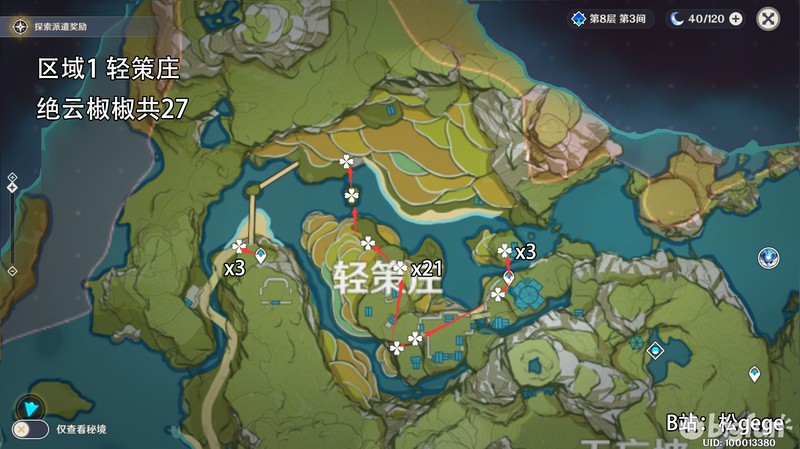
Task: Click the zoom-out button below the slider
Action: (12, 271)
